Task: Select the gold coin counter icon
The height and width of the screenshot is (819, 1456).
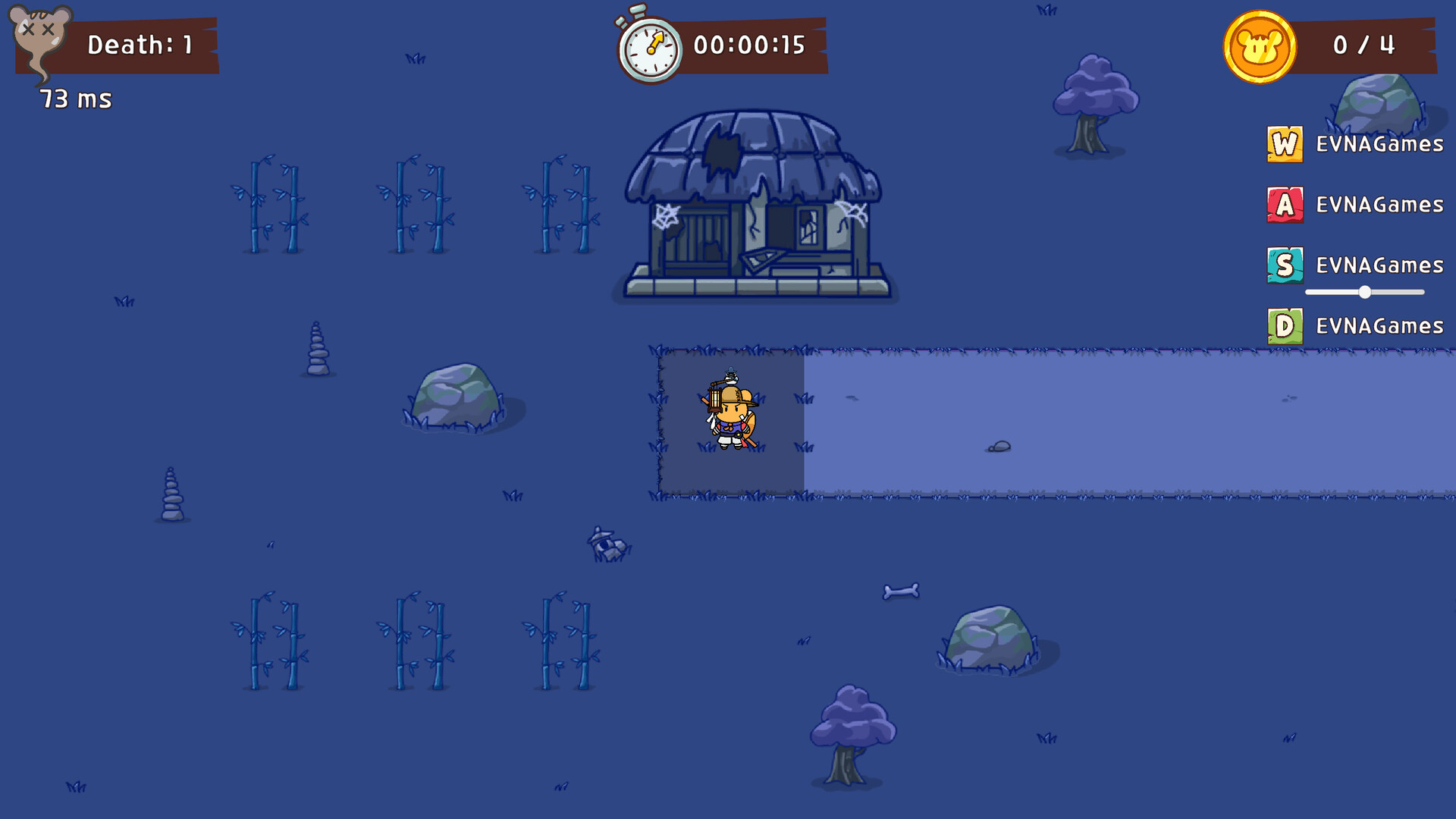Action: coord(1259,45)
